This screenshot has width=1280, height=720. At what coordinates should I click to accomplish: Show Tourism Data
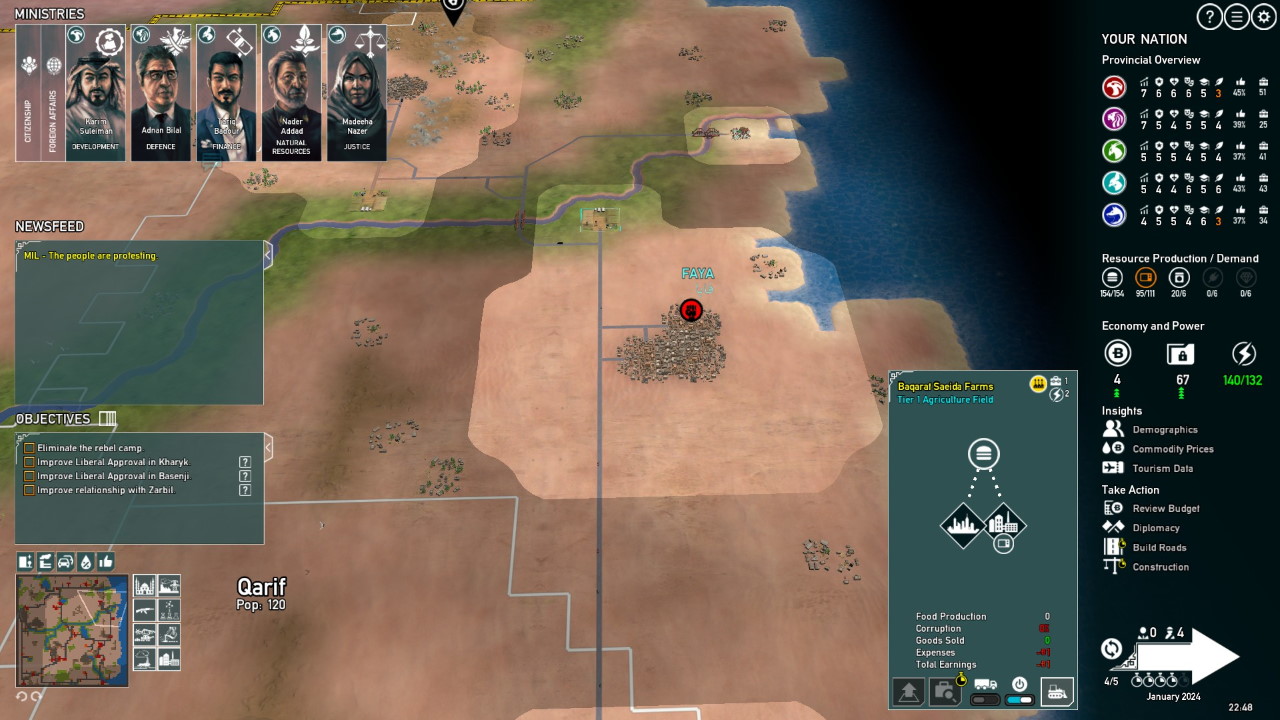1162,468
